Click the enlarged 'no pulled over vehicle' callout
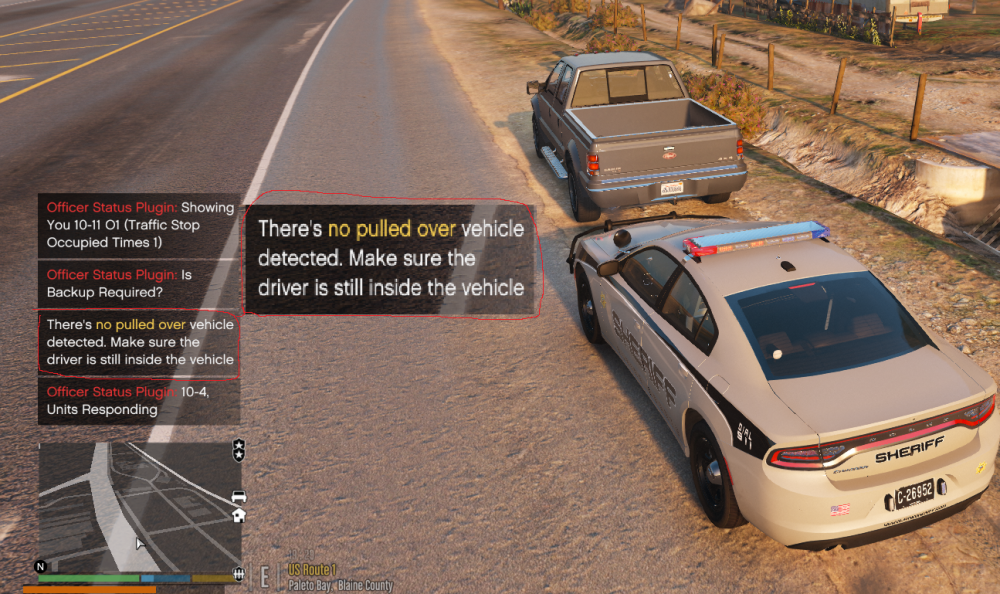Viewport: 1000px width, 594px height. coord(391,258)
